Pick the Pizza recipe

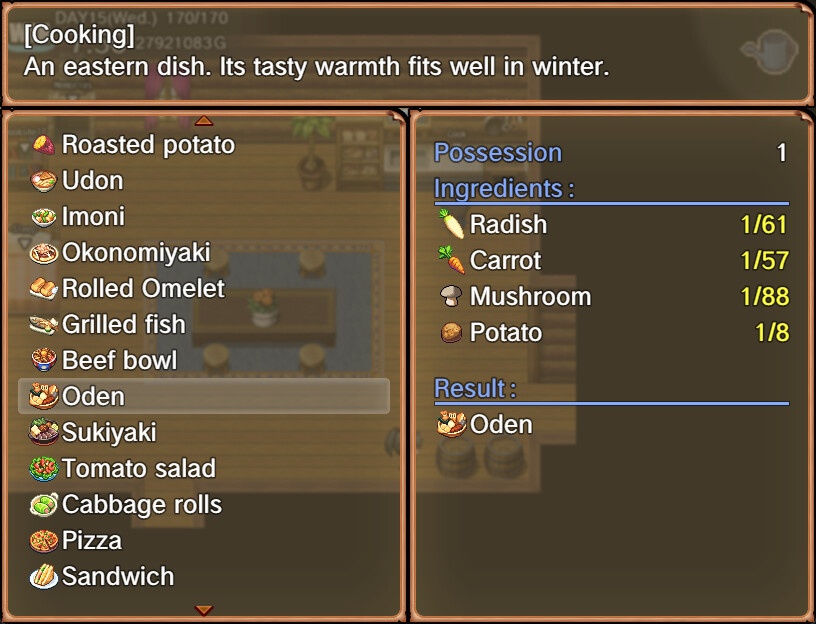92,541
